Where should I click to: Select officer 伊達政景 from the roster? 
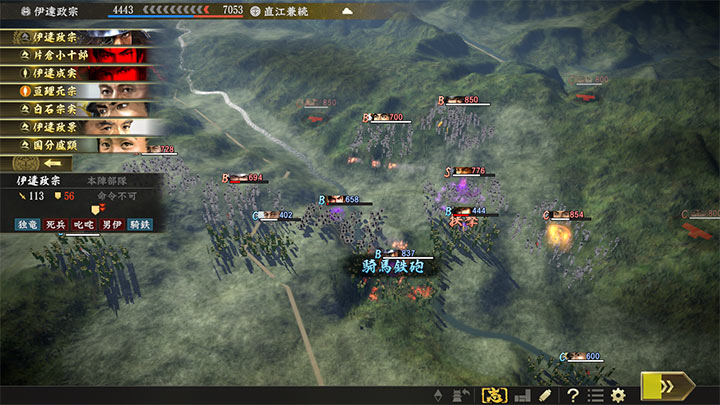[82, 127]
